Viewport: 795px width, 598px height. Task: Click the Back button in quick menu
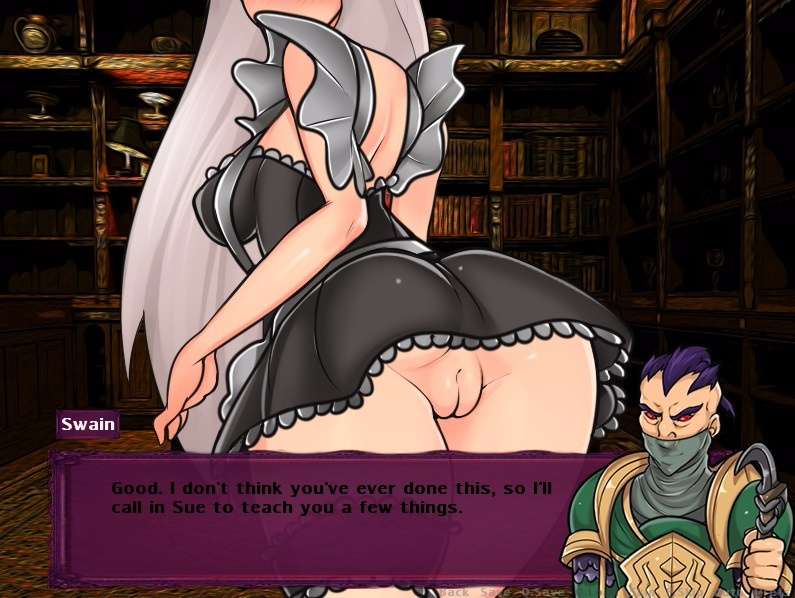click(455, 591)
